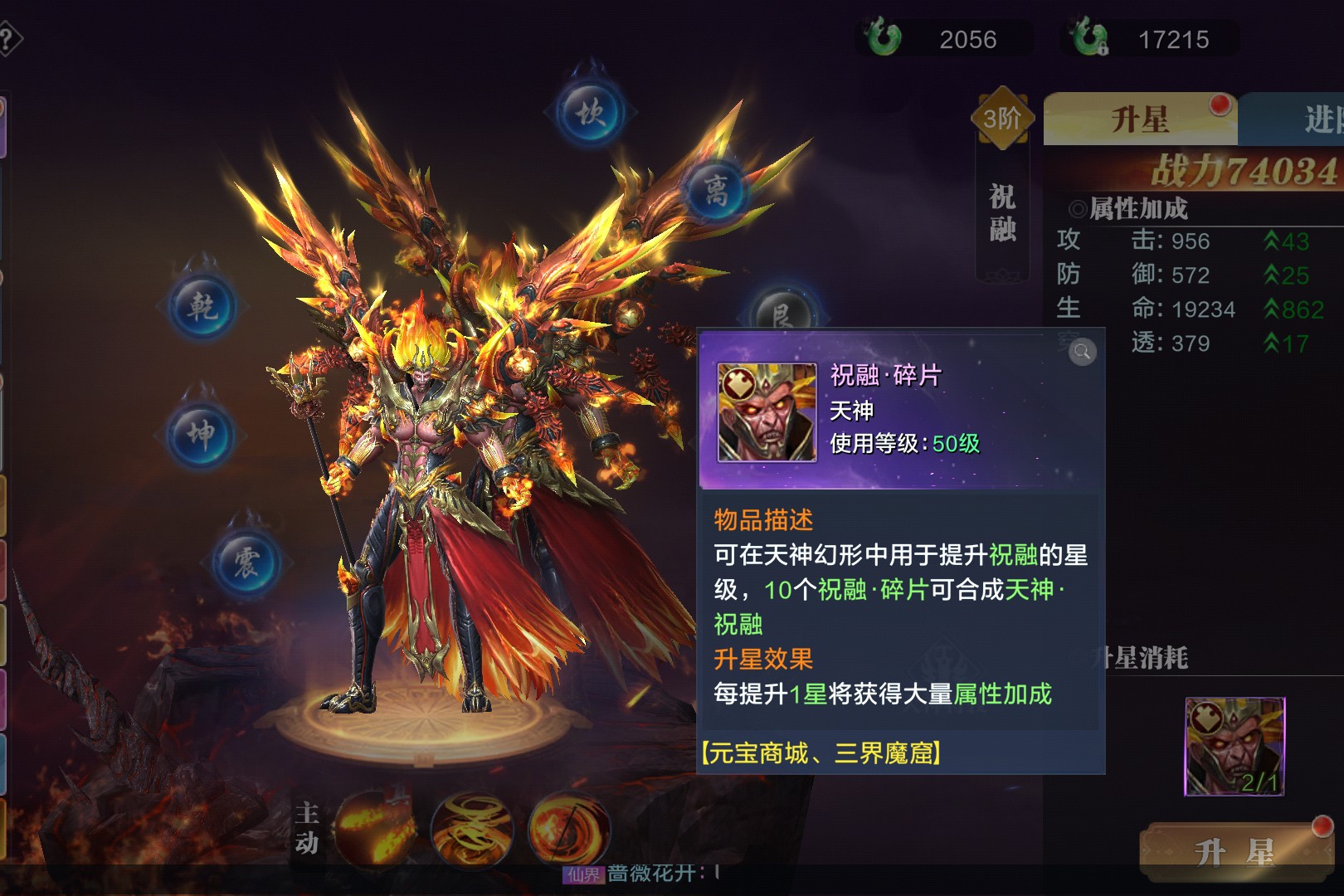The image size is (1344, 896).
Task: Tap the 3阶 rank badge
Action: click(1002, 119)
